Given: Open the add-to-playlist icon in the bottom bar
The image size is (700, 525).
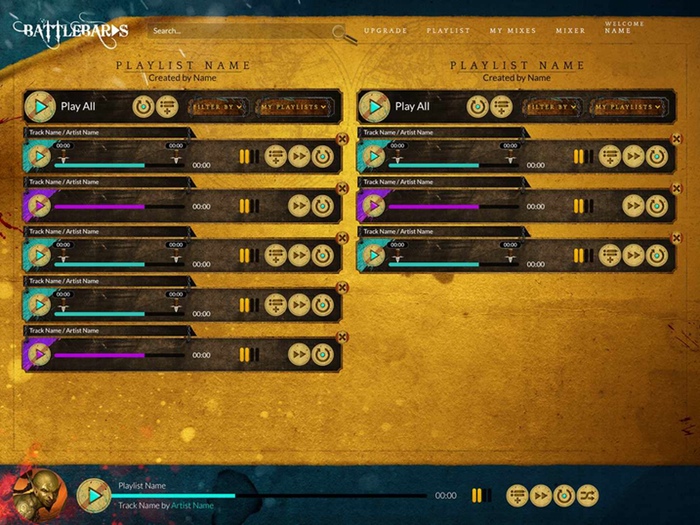Looking at the screenshot, I should 517,495.
